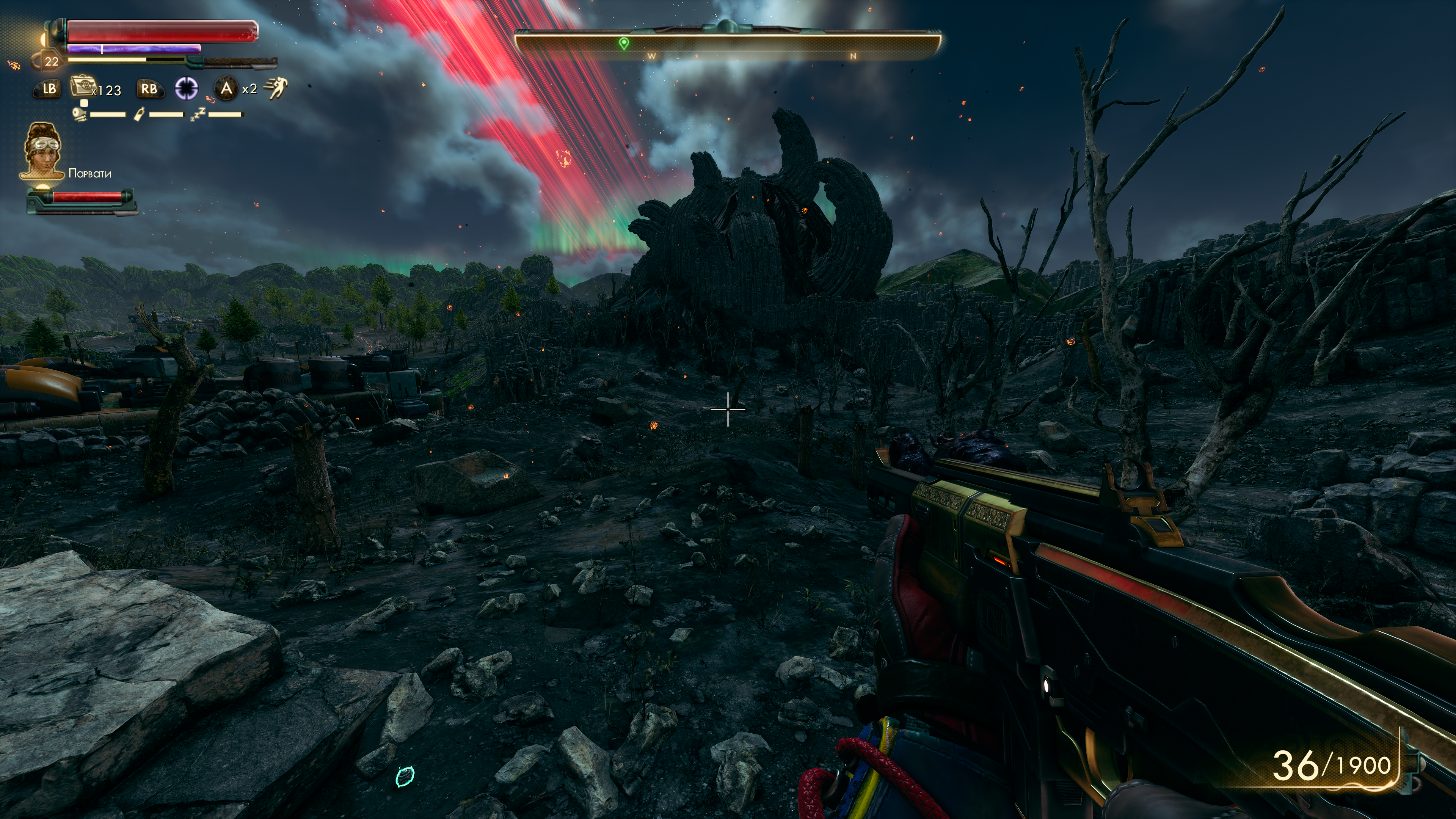The width and height of the screenshot is (1456, 819).
Task: Click the thirst bottle status icon
Action: (x=139, y=114)
